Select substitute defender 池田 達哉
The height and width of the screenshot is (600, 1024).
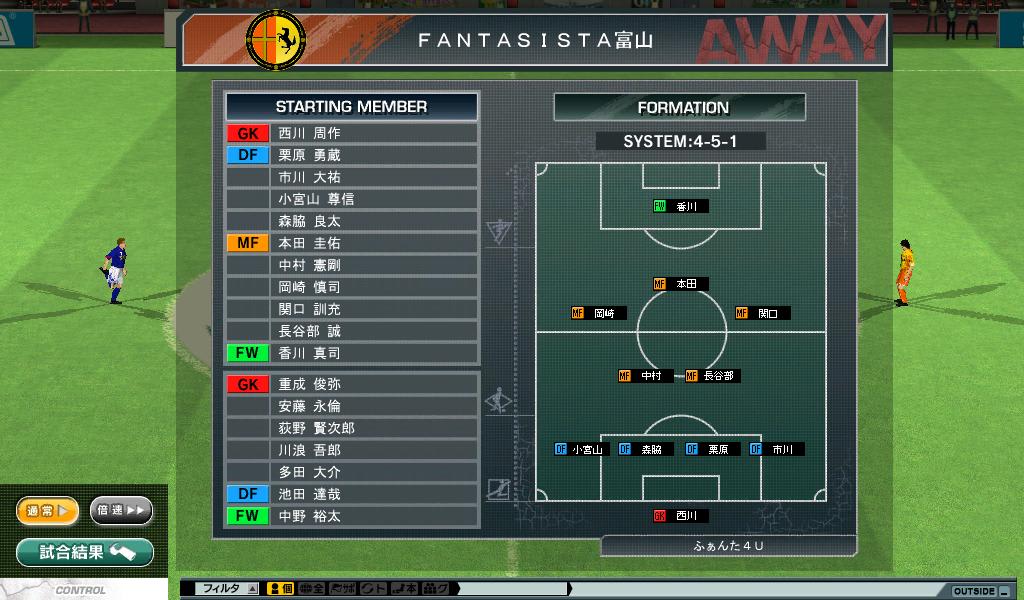point(351,494)
